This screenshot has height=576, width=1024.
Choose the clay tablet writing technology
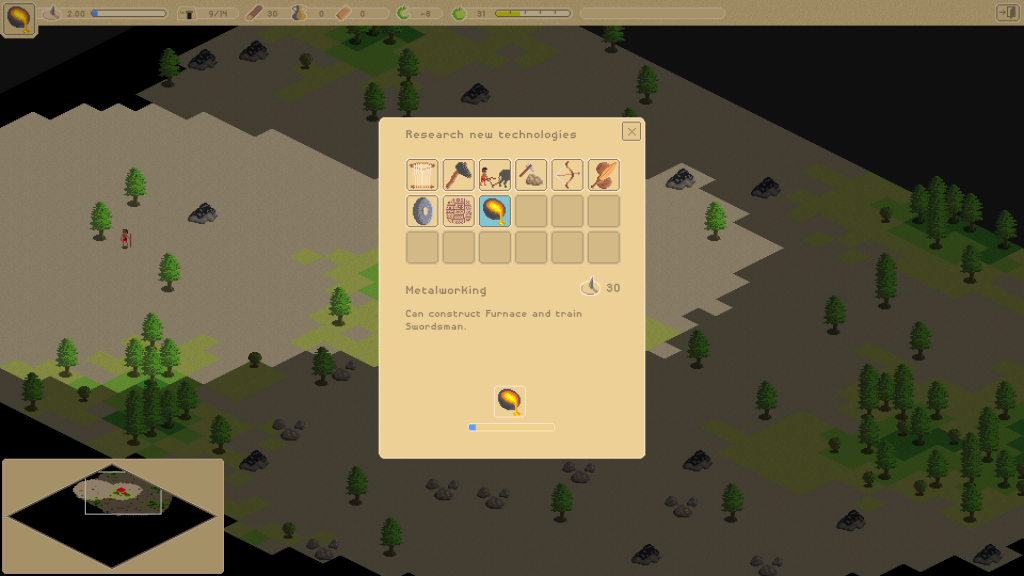pyautogui.click(x=458, y=211)
